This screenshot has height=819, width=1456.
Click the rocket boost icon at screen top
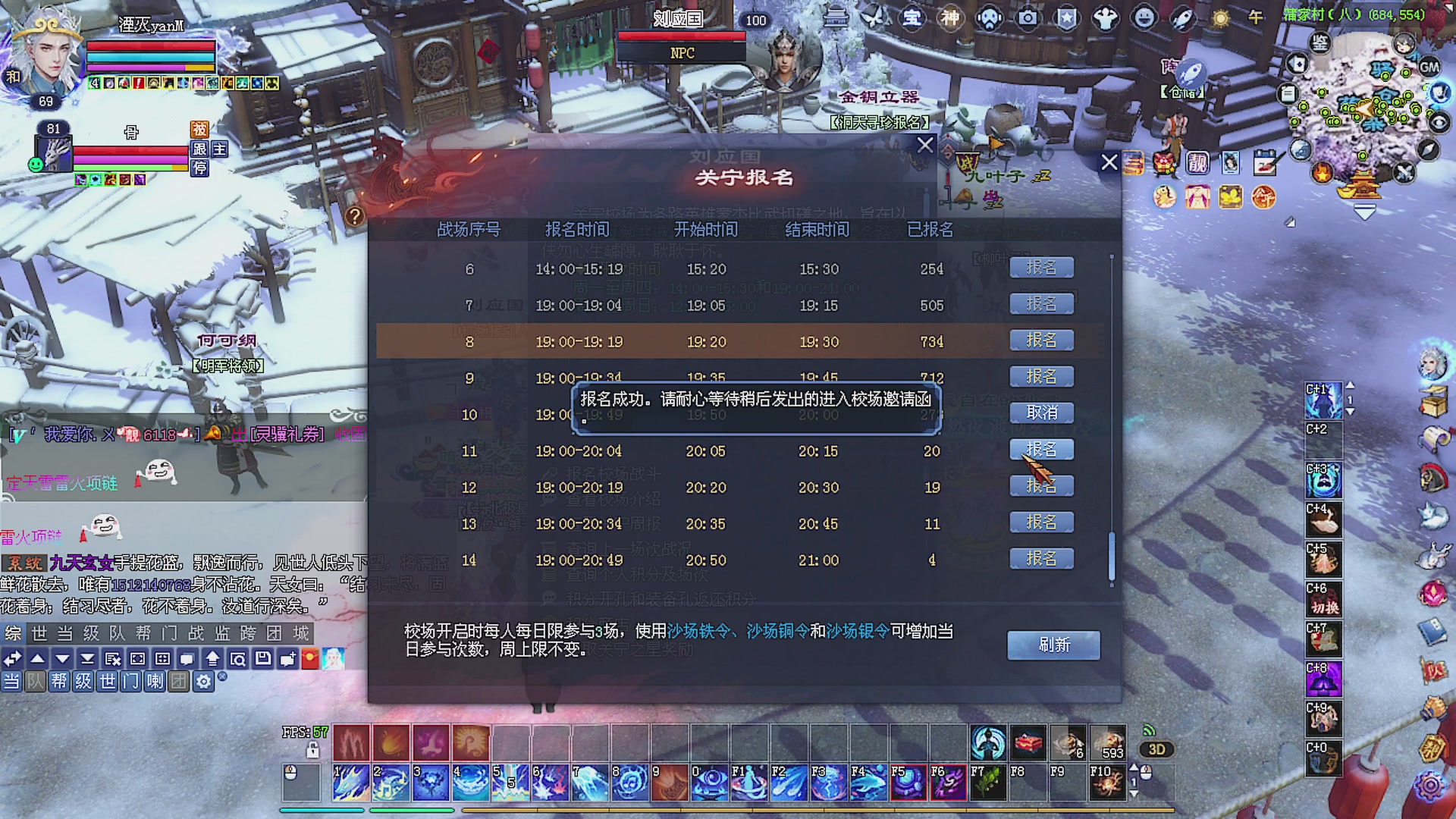coord(1183,18)
